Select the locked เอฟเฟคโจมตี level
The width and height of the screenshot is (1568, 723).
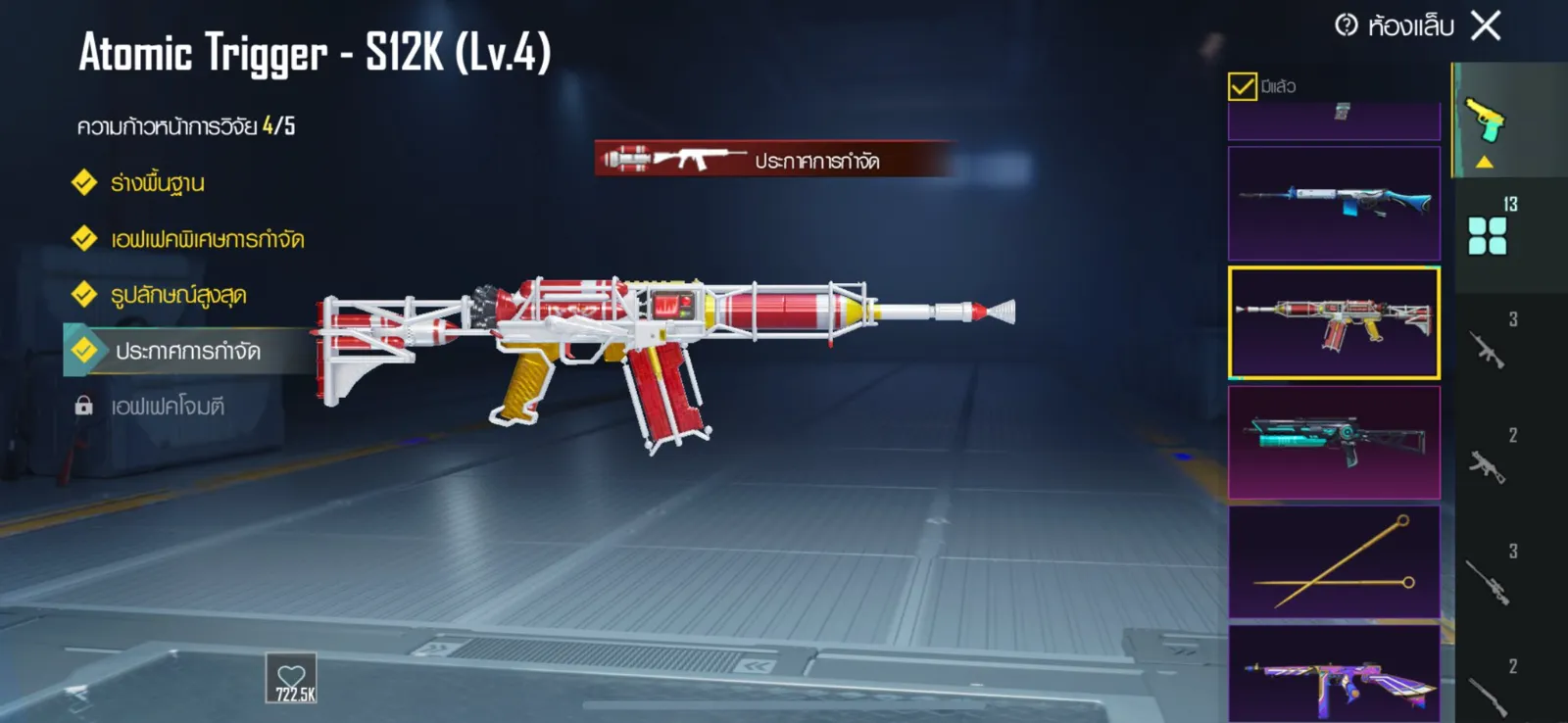167,406
